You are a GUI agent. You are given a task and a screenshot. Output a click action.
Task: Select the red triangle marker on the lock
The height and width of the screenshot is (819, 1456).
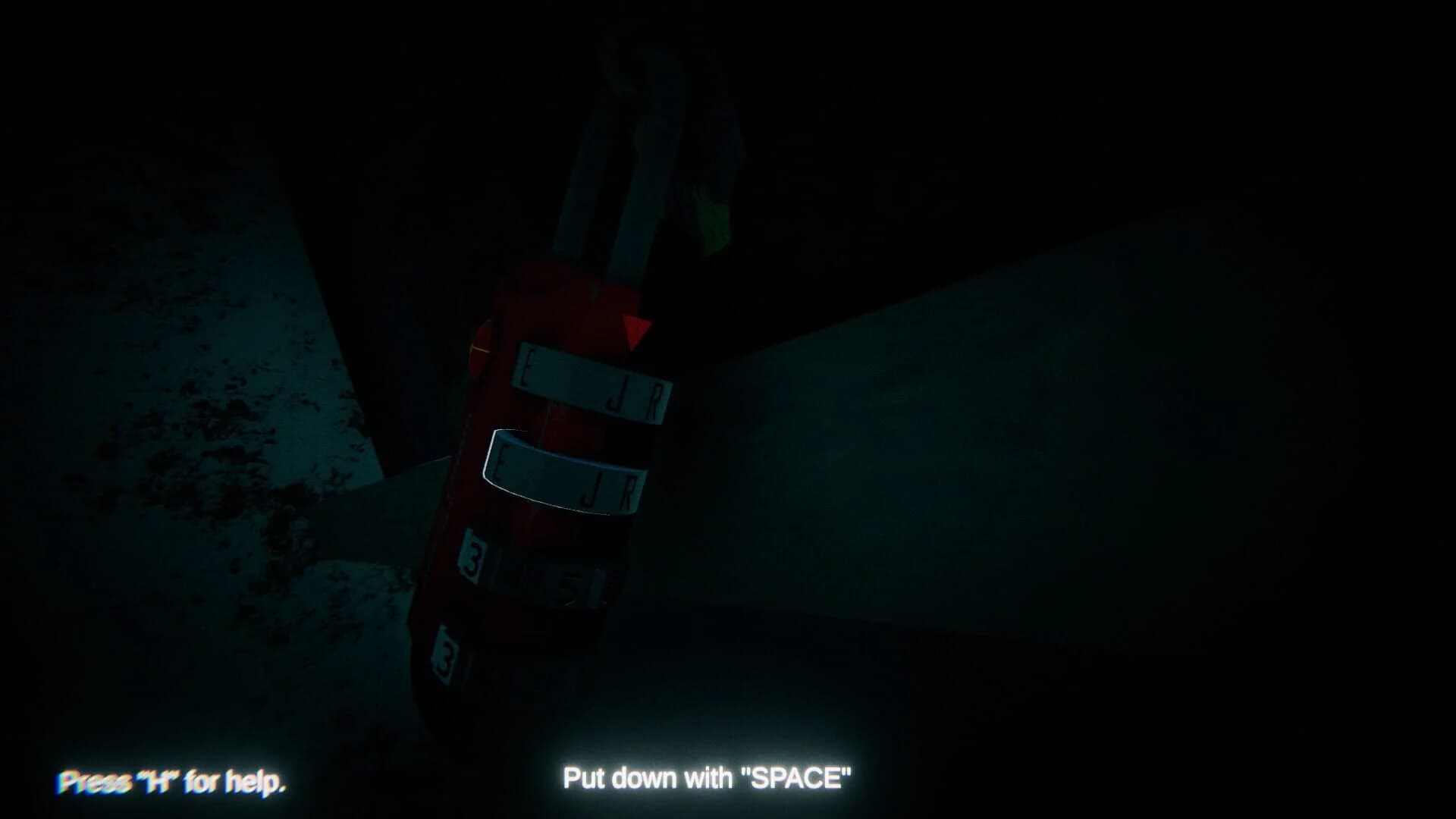[x=635, y=328]
